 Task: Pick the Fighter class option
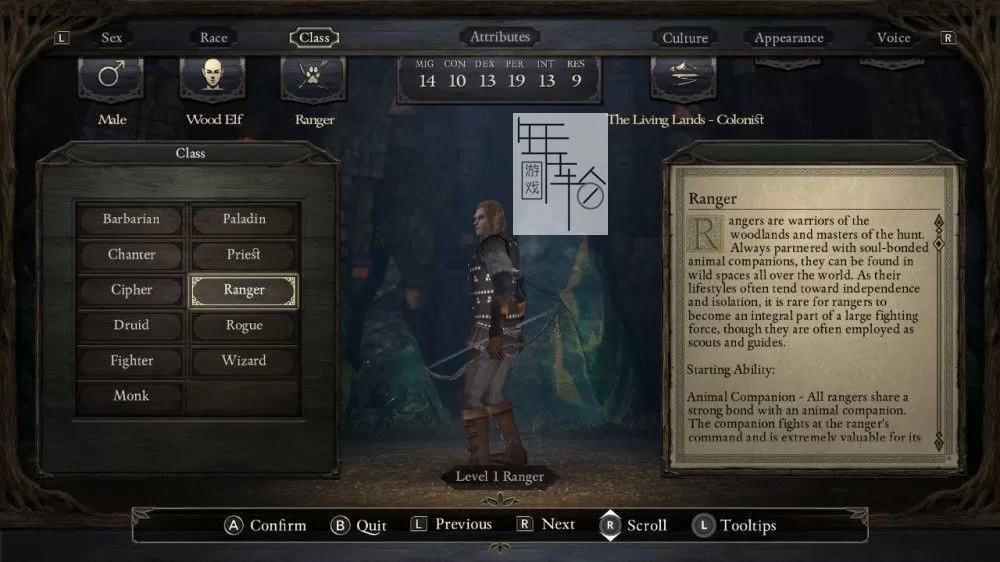click(x=131, y=361)
